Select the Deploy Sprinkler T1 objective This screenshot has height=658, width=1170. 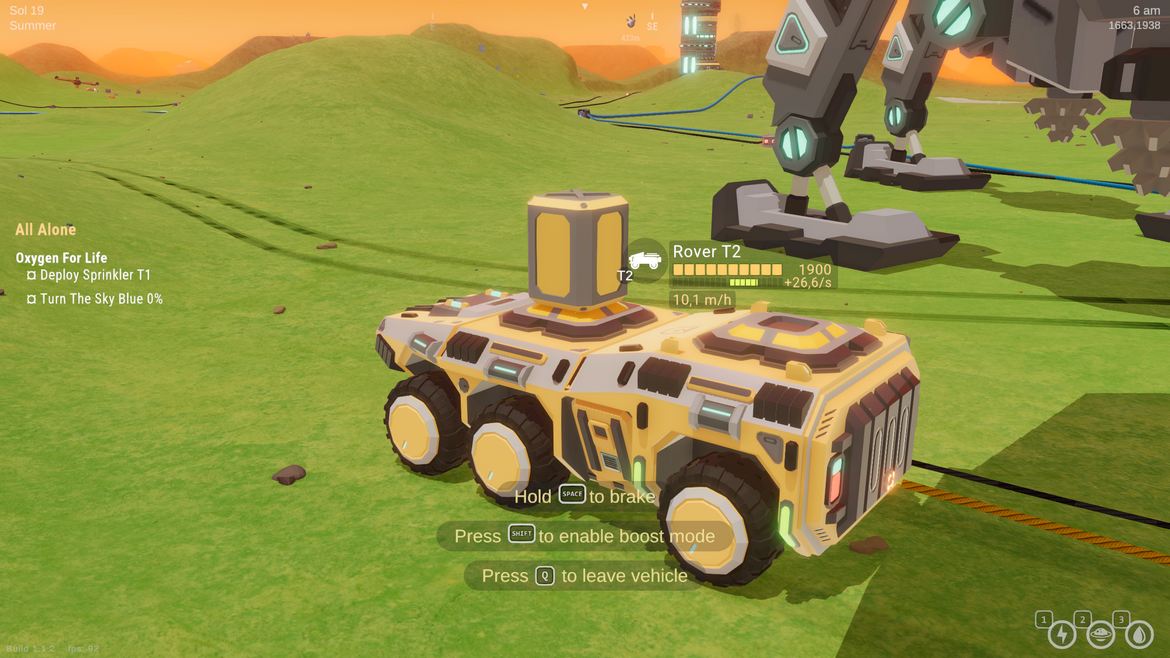[95, 275]
